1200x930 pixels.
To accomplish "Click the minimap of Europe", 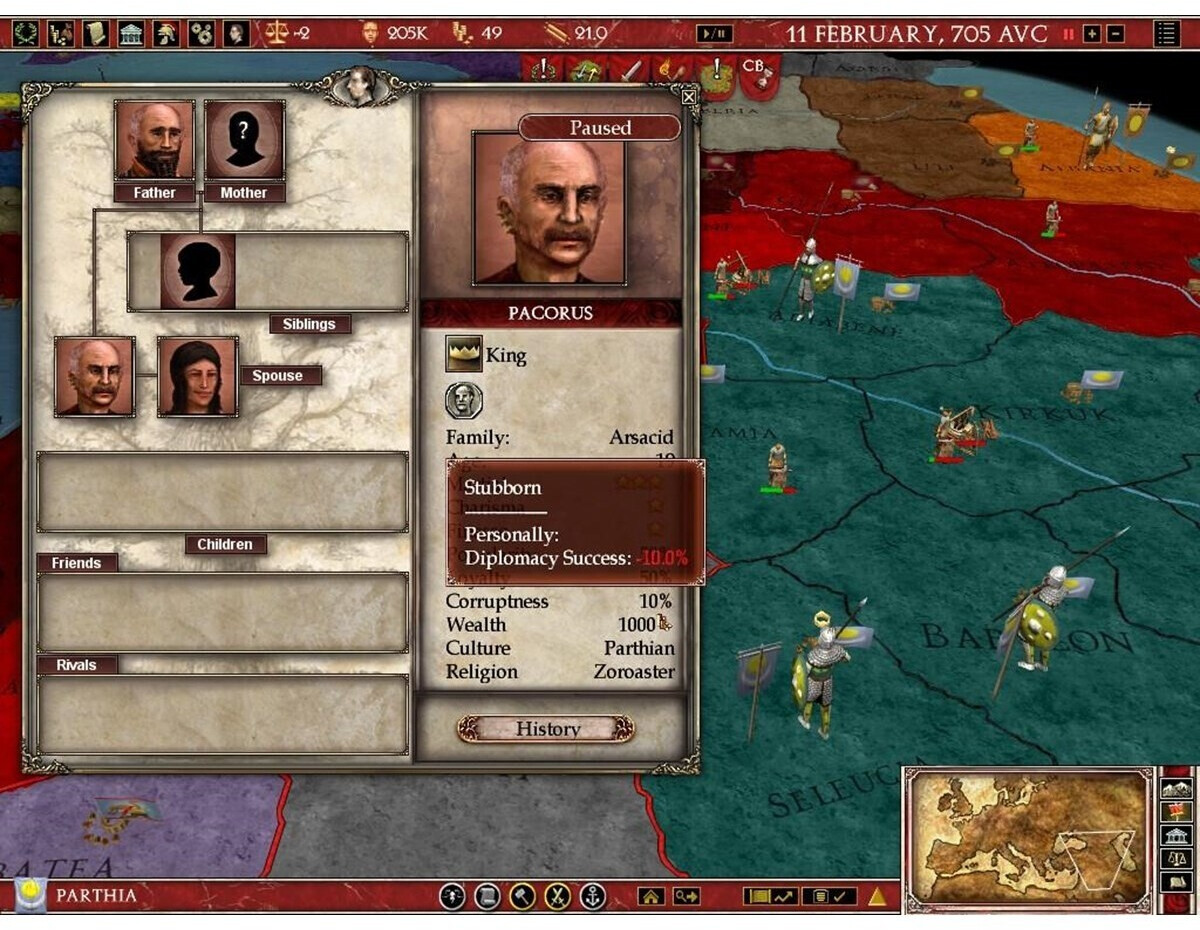I will (x=1028, y=838).
